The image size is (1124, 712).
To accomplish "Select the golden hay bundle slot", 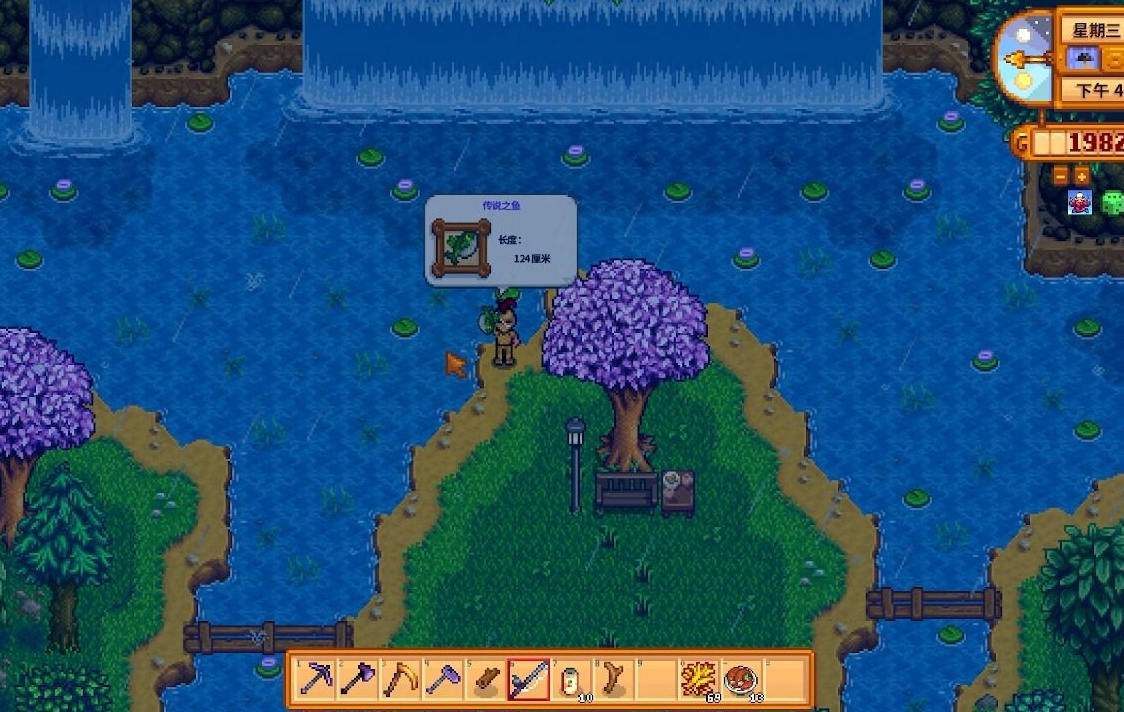I will tap(698, 679).
